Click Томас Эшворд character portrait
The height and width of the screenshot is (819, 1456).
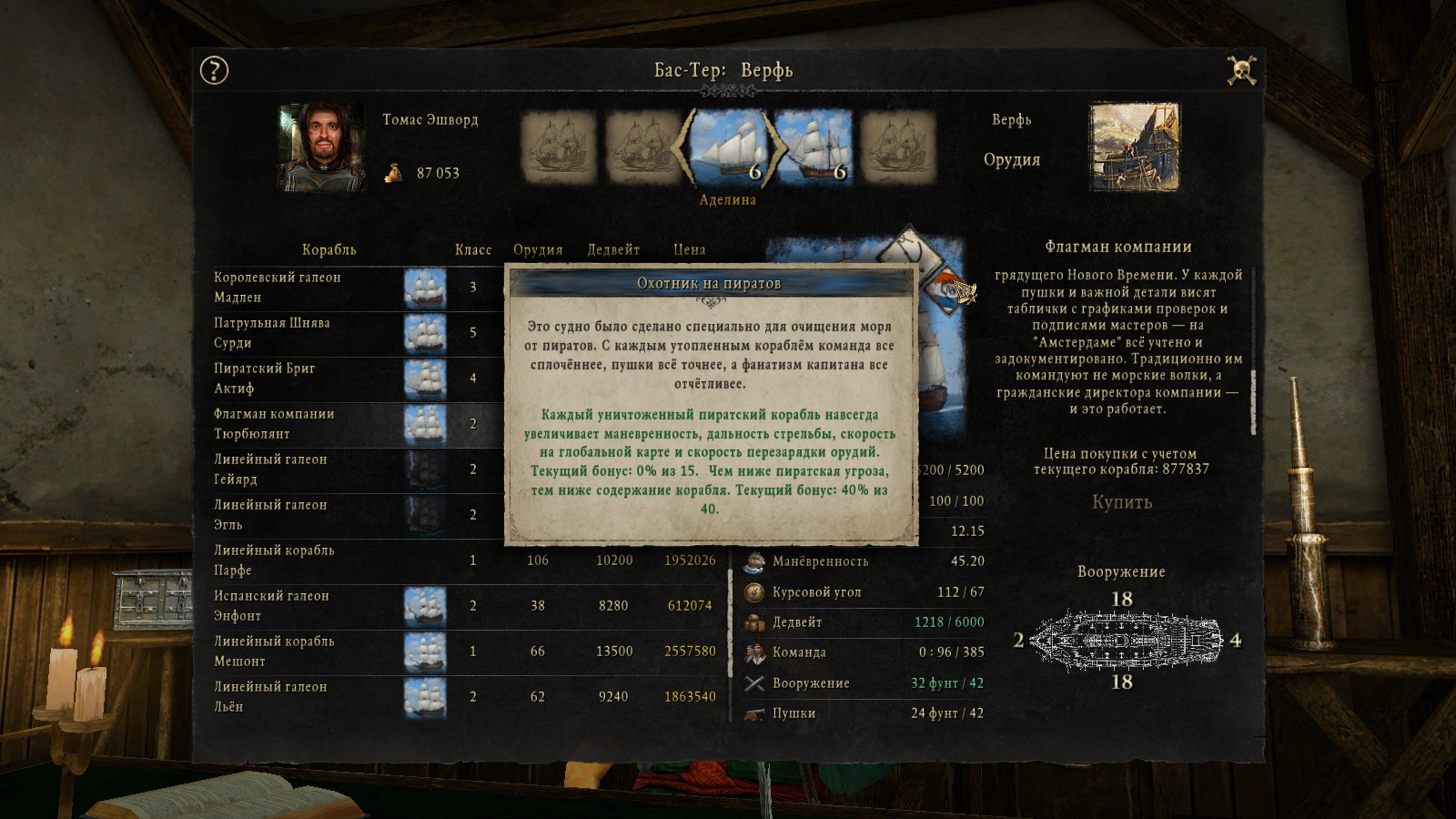(x=322, y=147)
